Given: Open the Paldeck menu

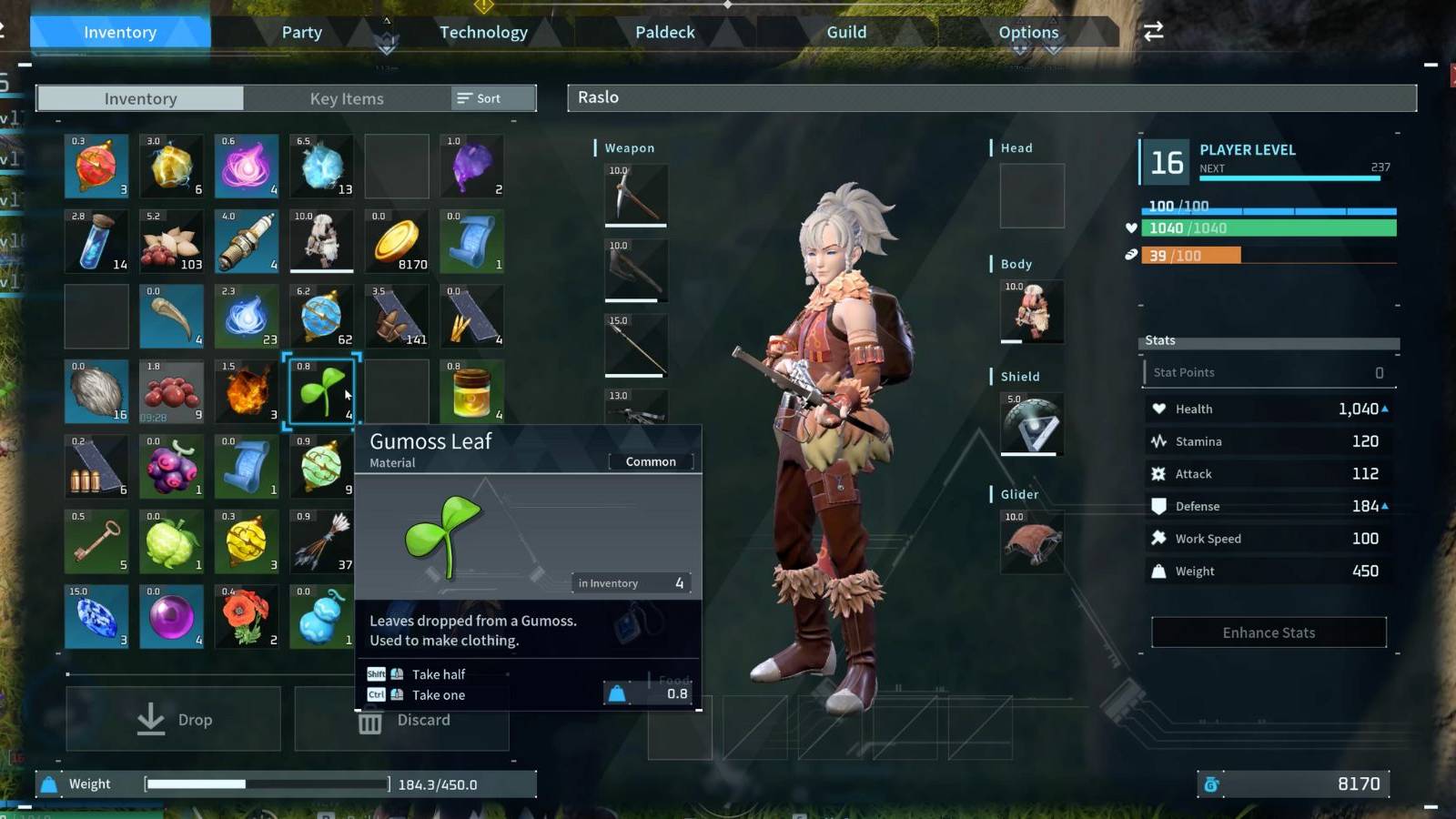Looking at the screenshot, I should pos(664,32).
